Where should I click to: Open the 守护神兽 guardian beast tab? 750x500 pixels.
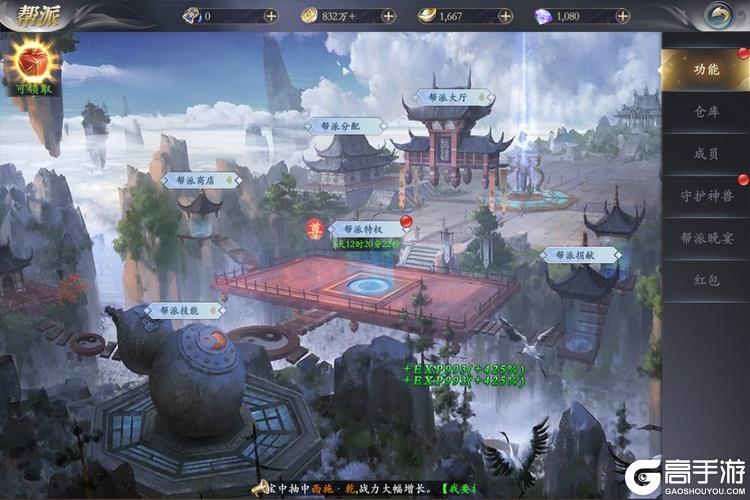pos(706,196)
